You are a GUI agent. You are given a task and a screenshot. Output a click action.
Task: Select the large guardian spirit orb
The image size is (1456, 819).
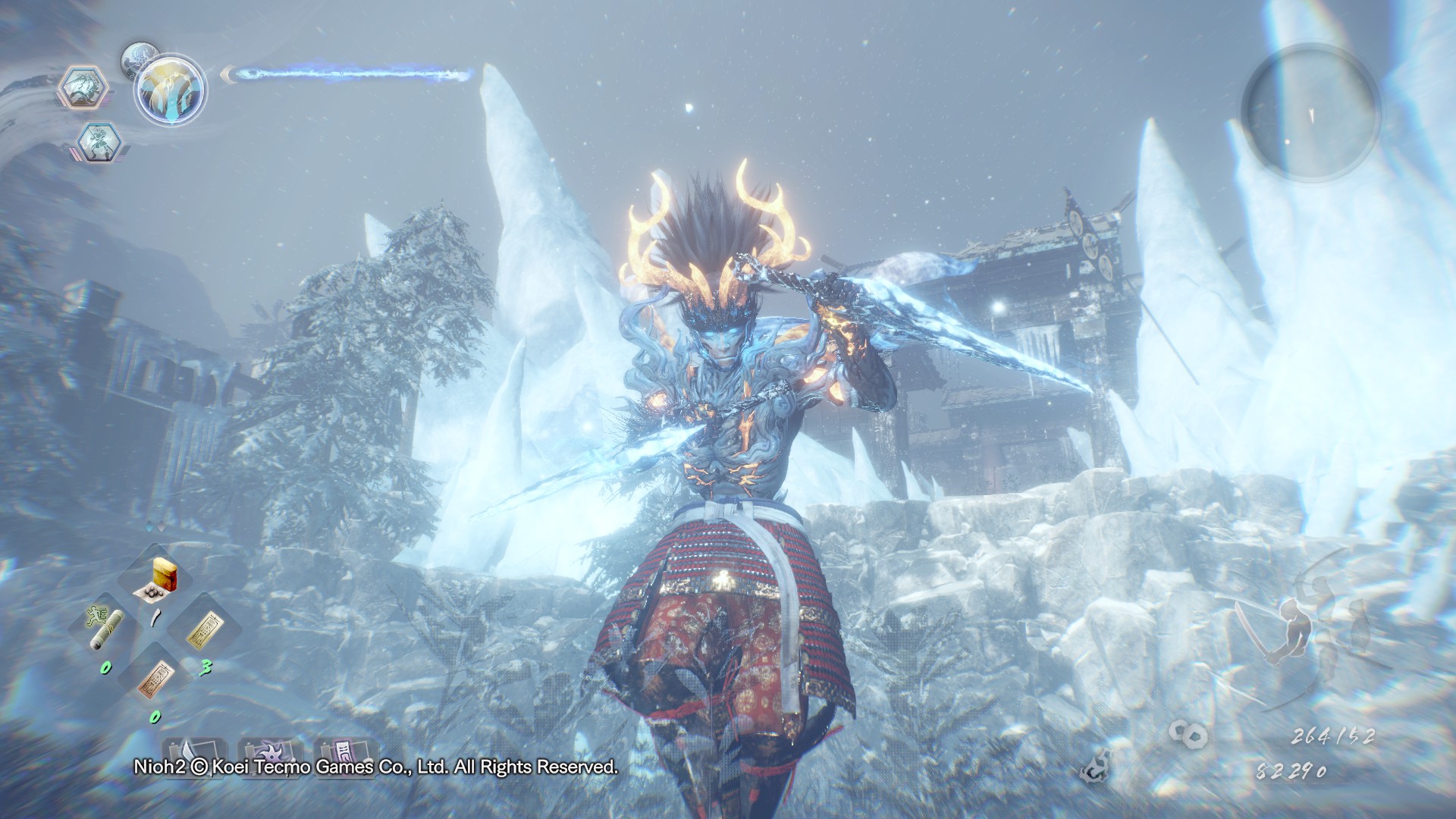click(x=171, y=89)
